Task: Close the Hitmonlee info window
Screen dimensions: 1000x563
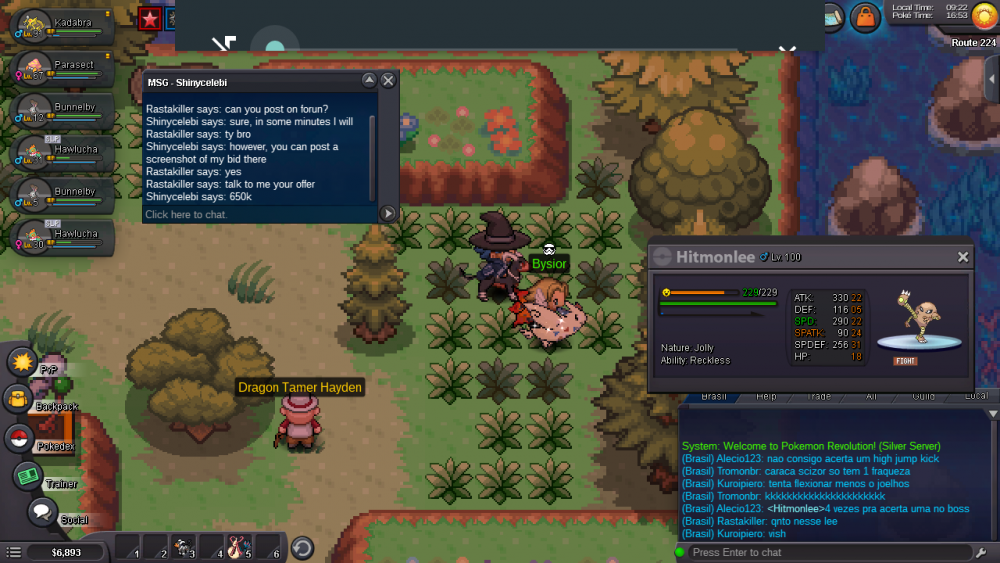Action: tap(962, 257)
